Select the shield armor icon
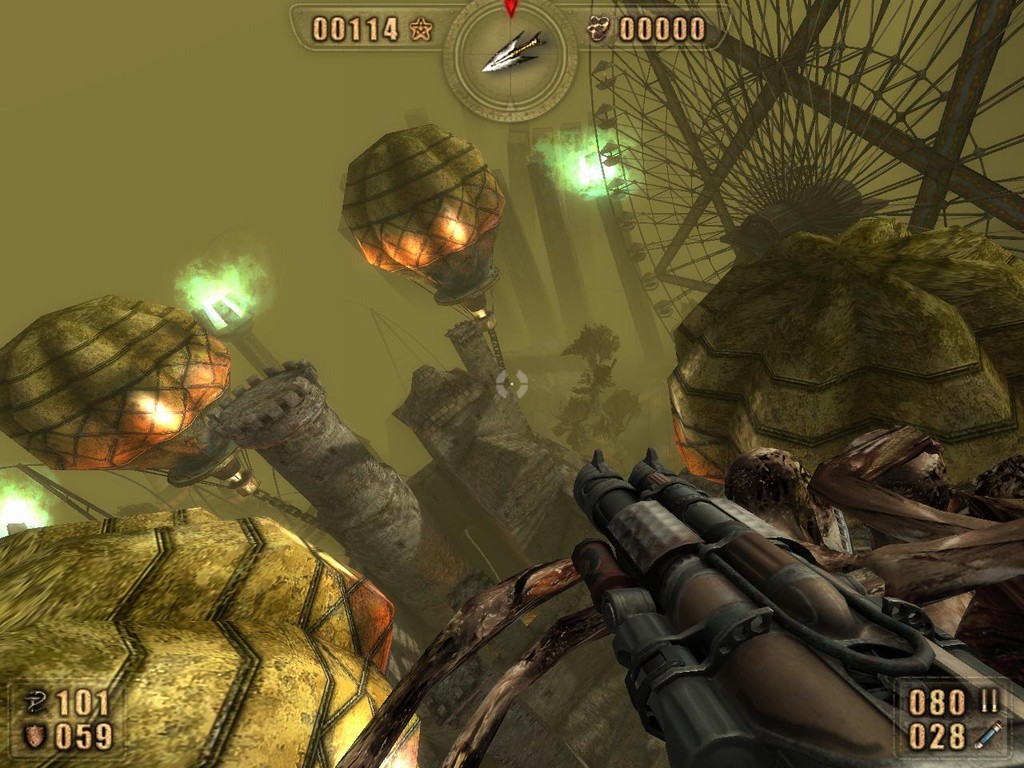Viewport: 1024px width, 768px height. [x=33, y=737]
